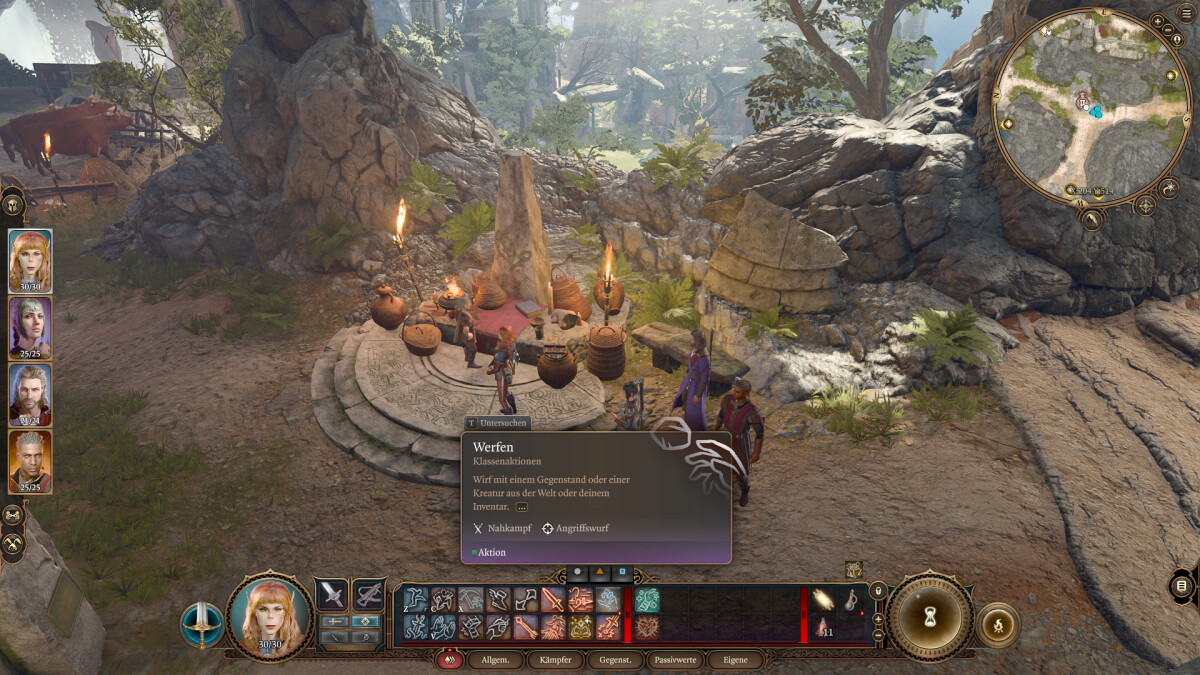1200x675 pixels.
Task: Open the journal scroll button at right edge
Action: [1181, 585]
